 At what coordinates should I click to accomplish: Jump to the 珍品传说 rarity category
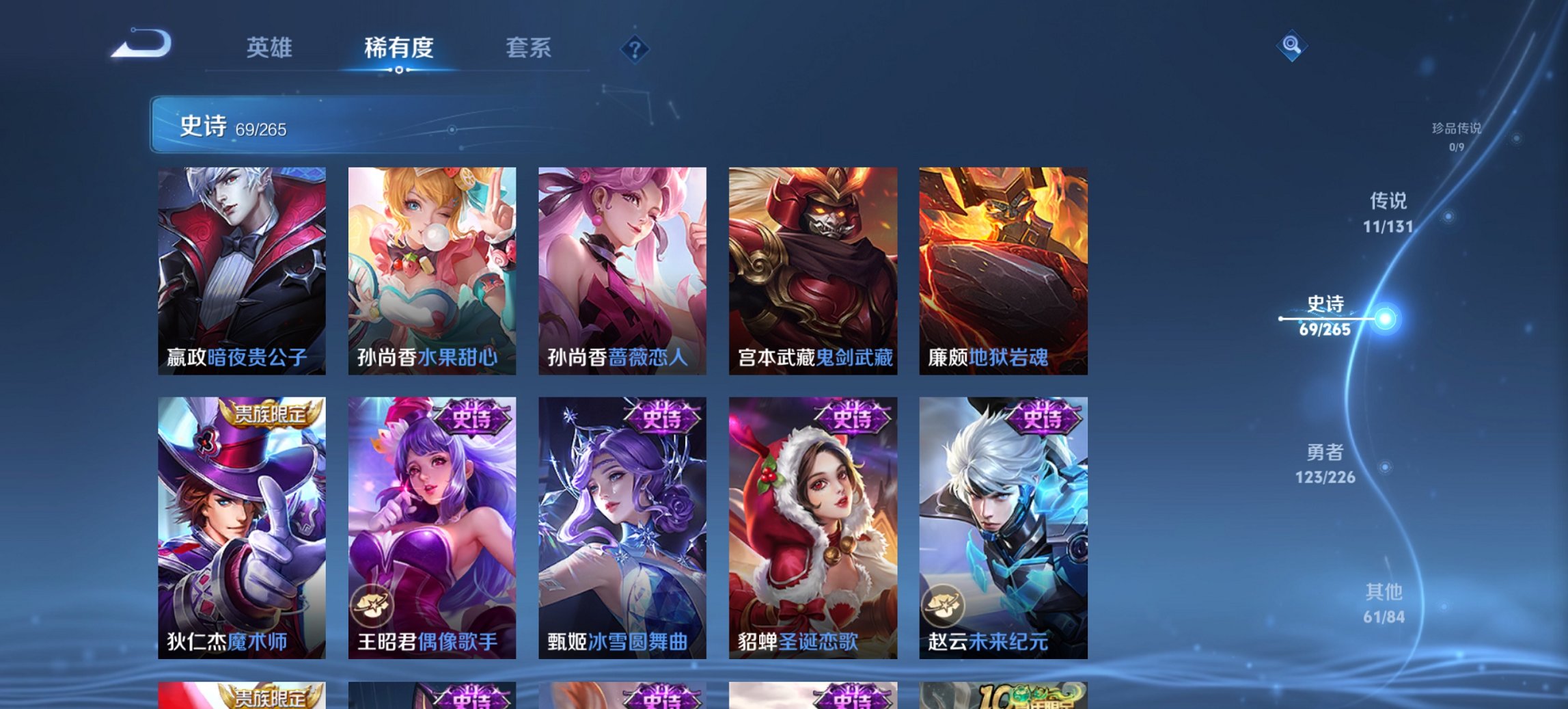(x=1458, y=135)
